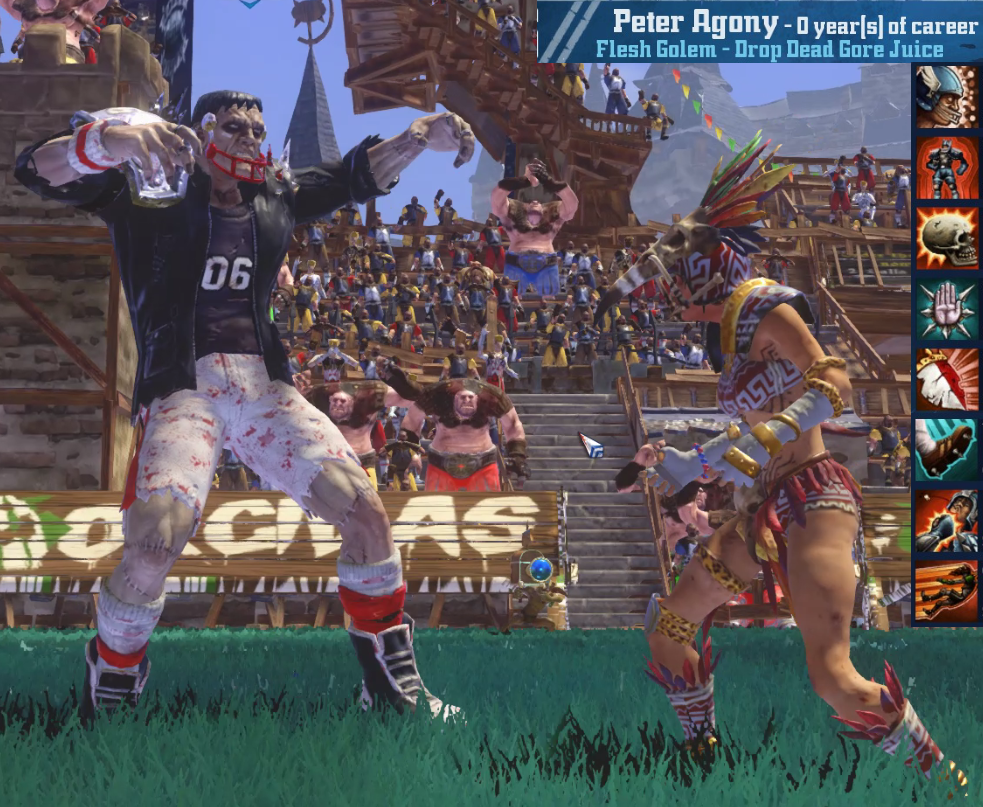Click the diving player skill icon
The image size is (983, 807).
[946, 592]
